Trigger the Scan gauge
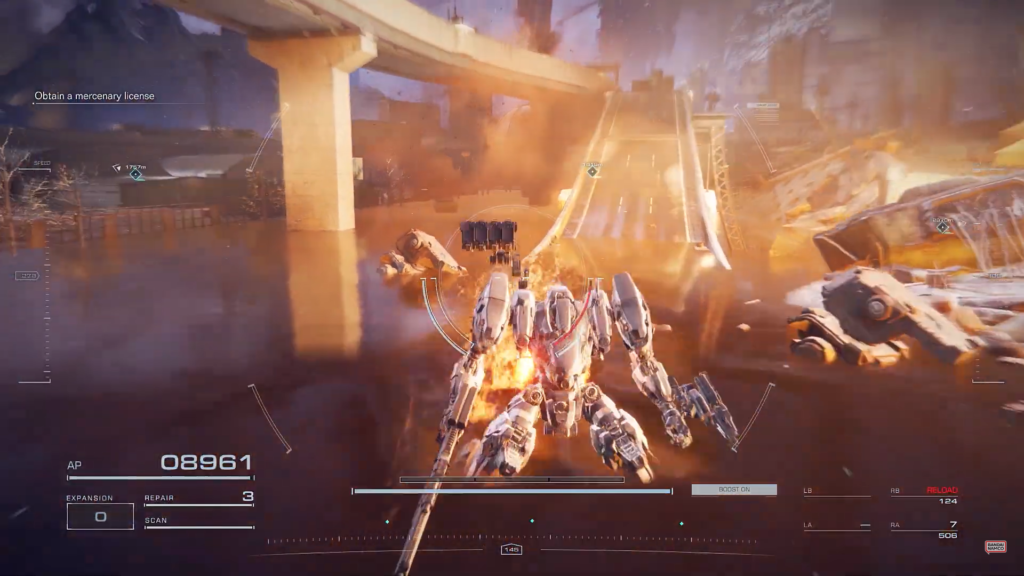Image resolution: width=1024 pixels, height=576 pixels. (x=199, y=521)
